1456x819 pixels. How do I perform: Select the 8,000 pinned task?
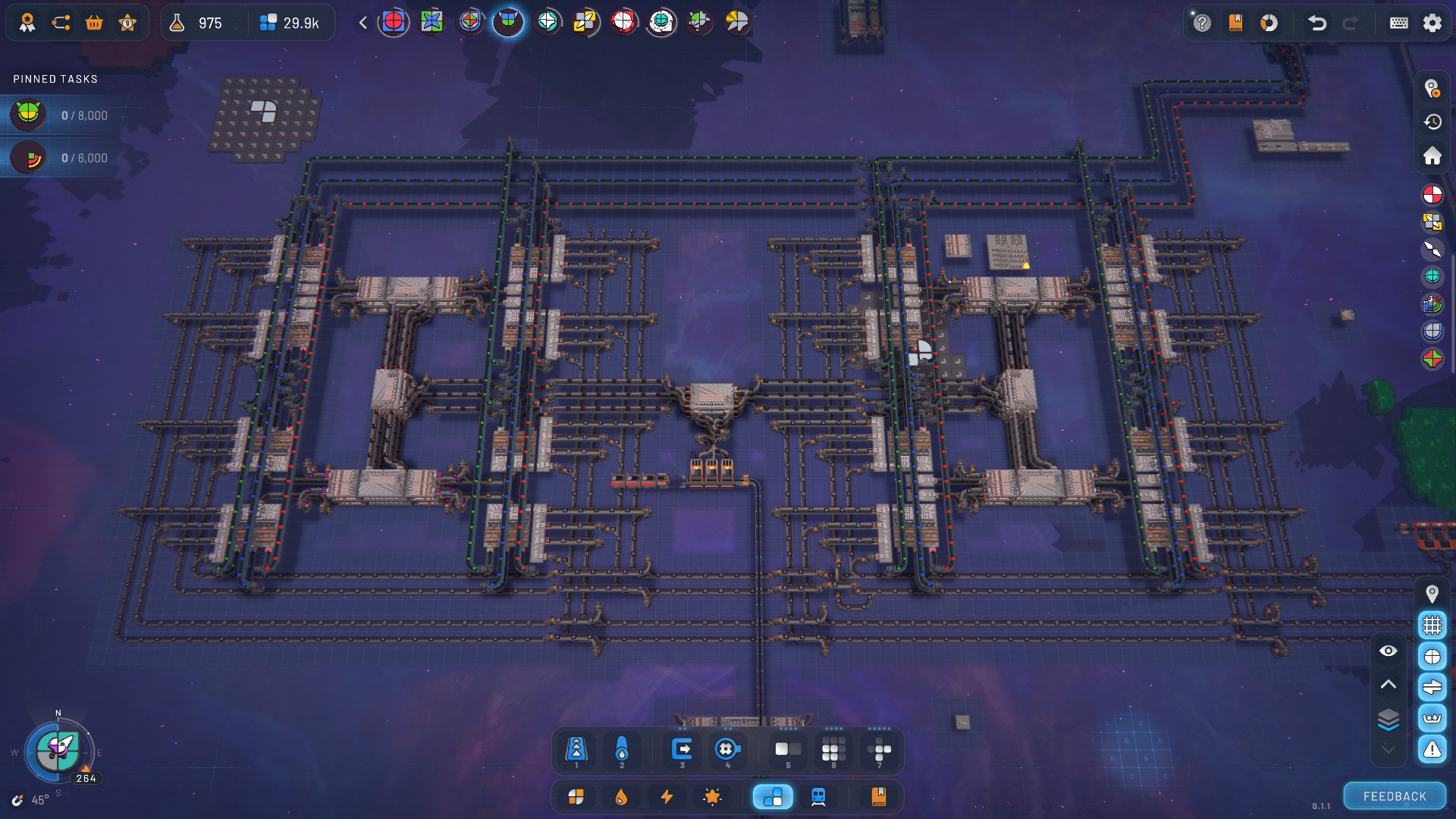(61, 115)
